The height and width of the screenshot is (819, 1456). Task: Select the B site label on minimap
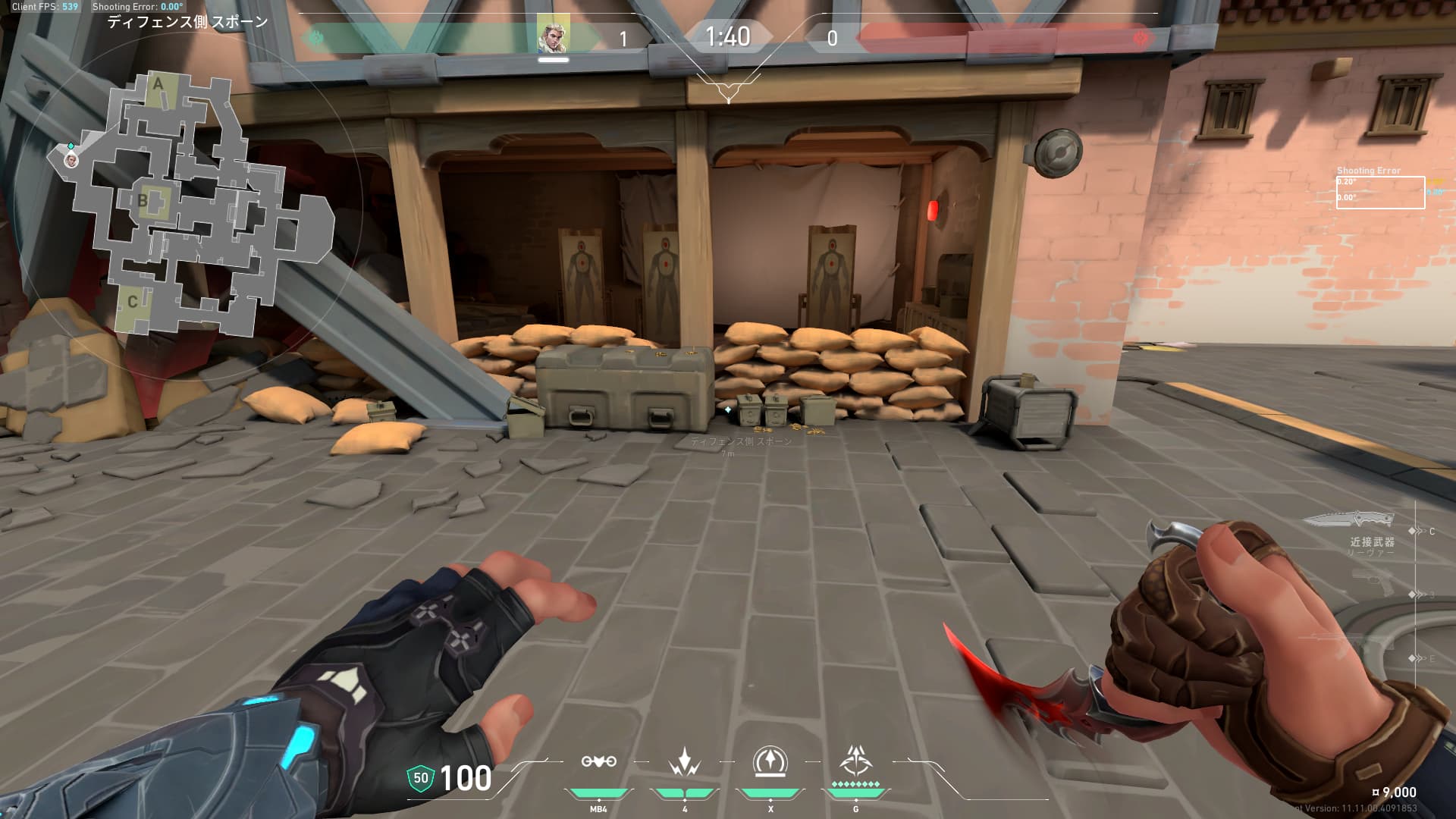(x=143, y=201)
